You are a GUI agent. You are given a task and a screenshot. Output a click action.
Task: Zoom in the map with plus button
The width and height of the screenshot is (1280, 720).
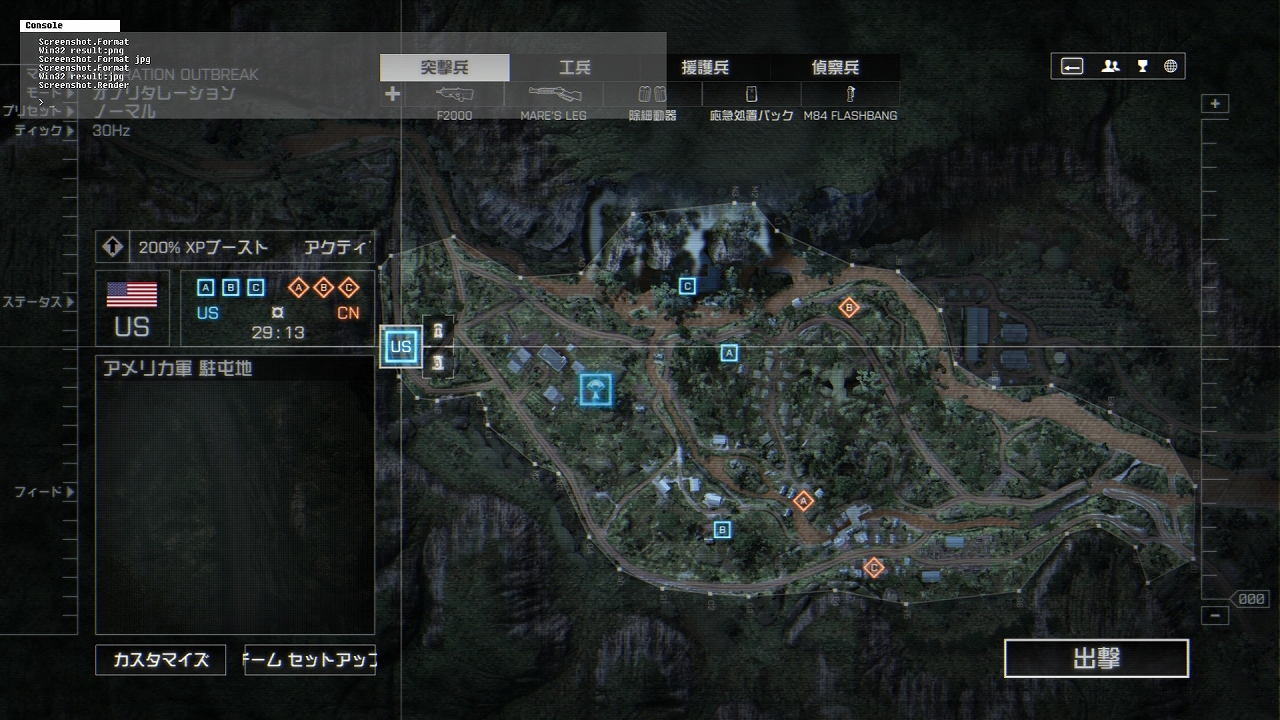point(1215,104)
